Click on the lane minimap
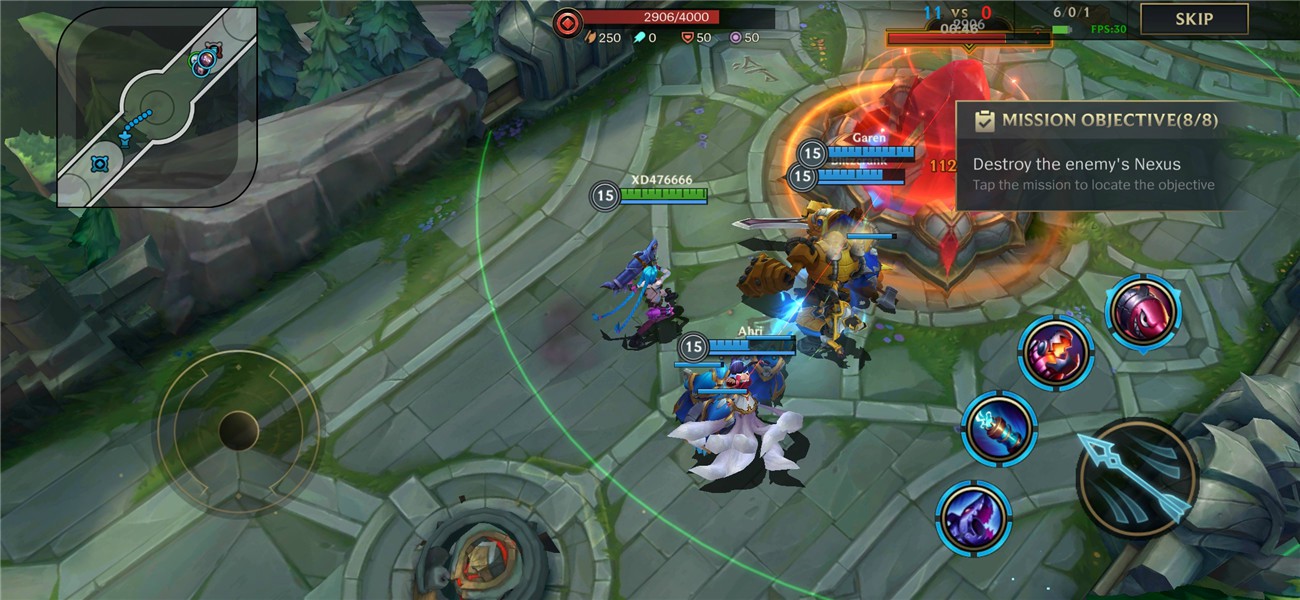The width and height of the screenshot is (1300, 600). pyautogui.click(x=157, y=107)
